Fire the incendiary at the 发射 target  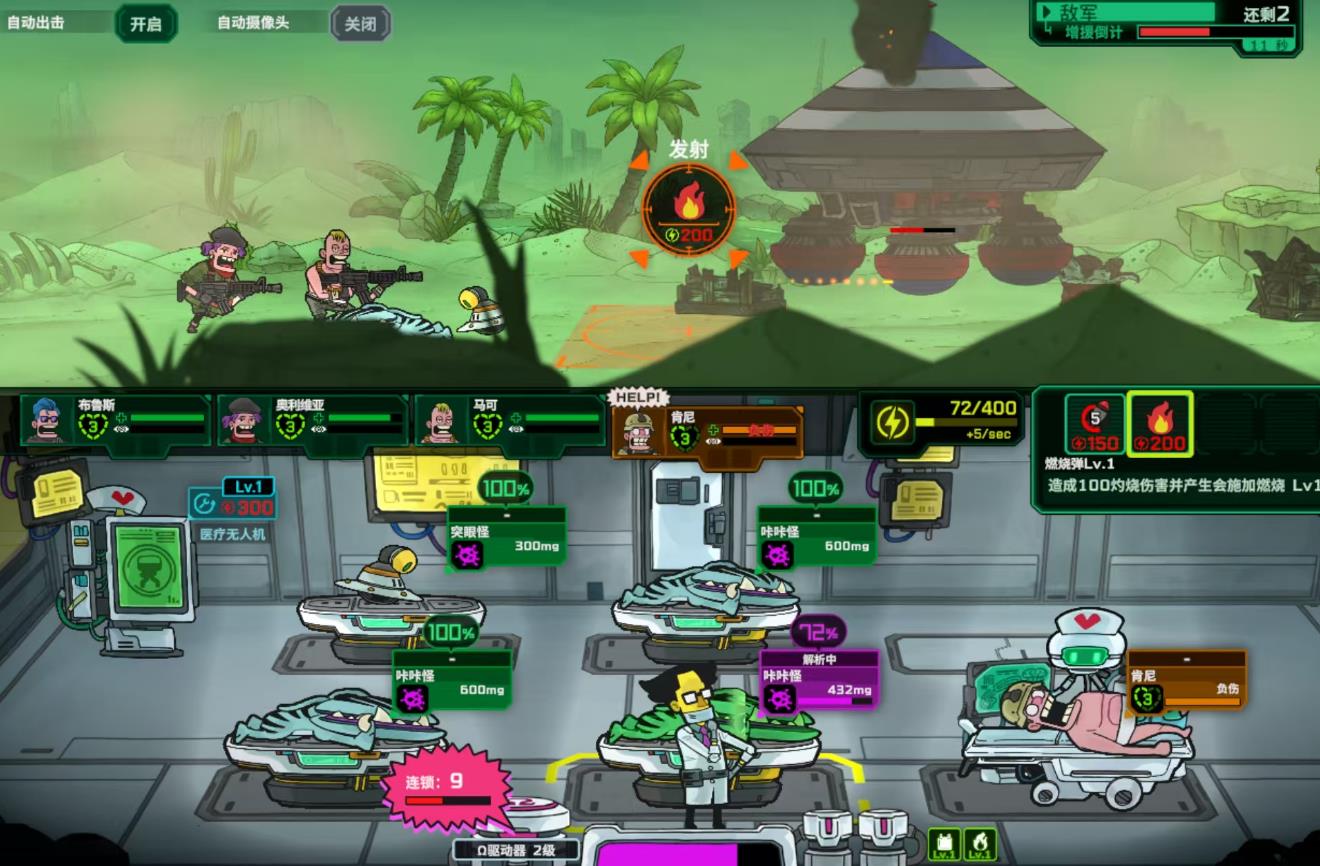pos(688,208)
